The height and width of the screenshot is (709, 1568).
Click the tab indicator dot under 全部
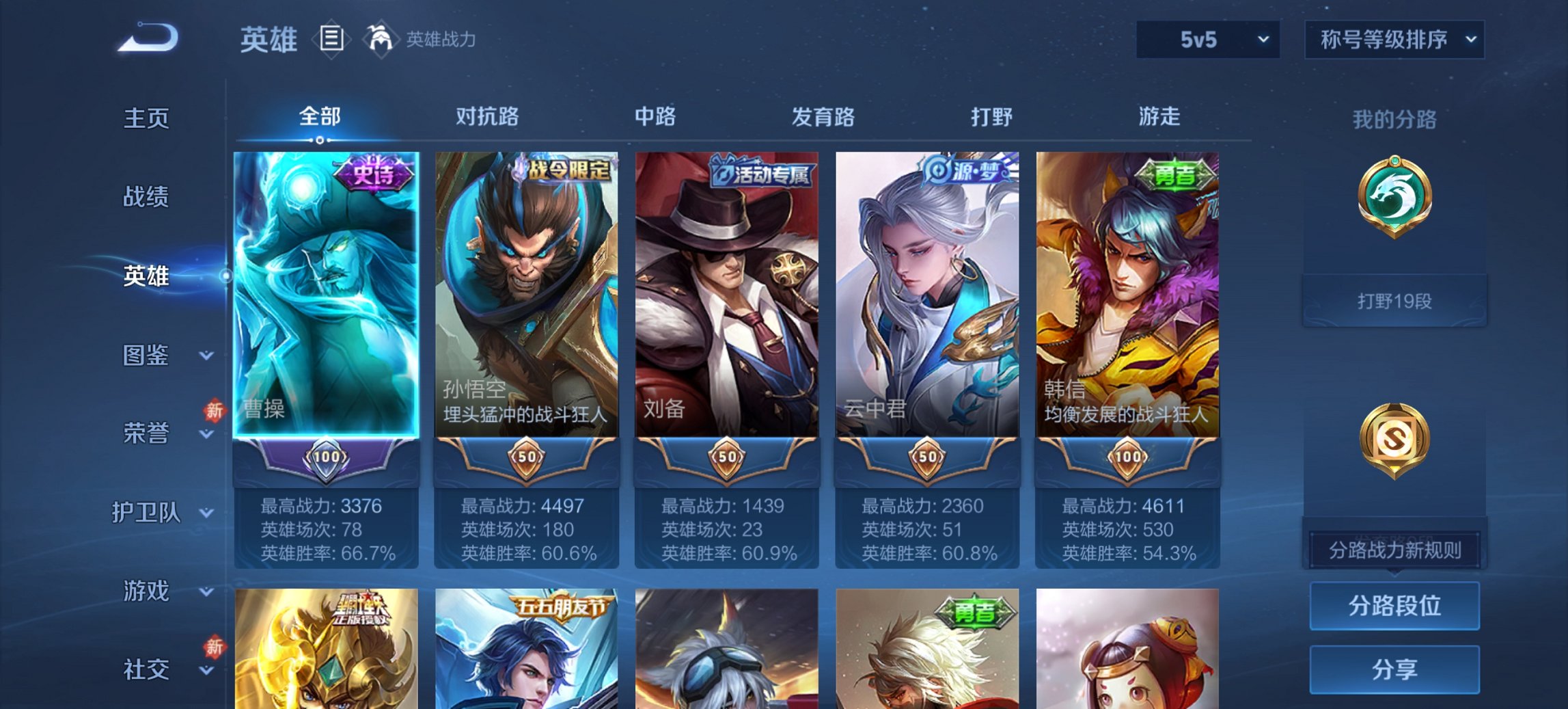[x=321, y=139]
